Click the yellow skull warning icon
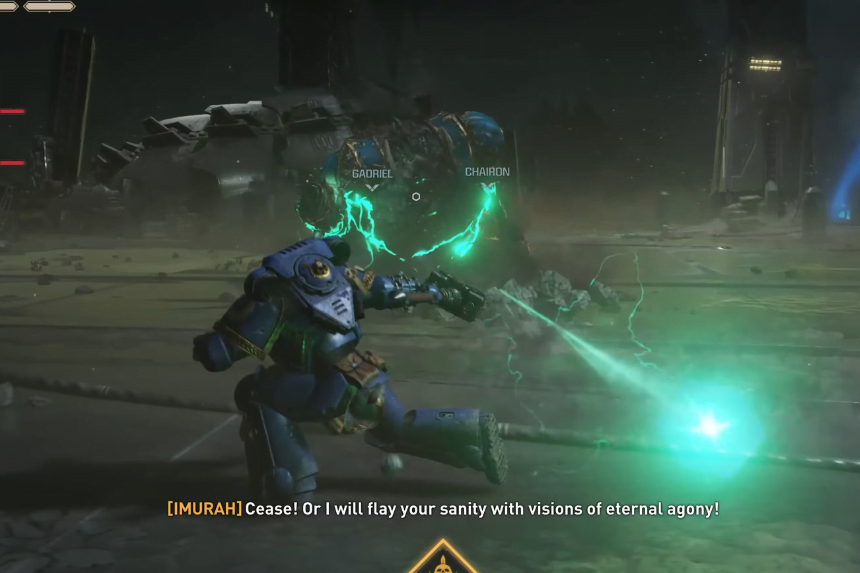Screen dimensions: 860x573 (441, 560)
